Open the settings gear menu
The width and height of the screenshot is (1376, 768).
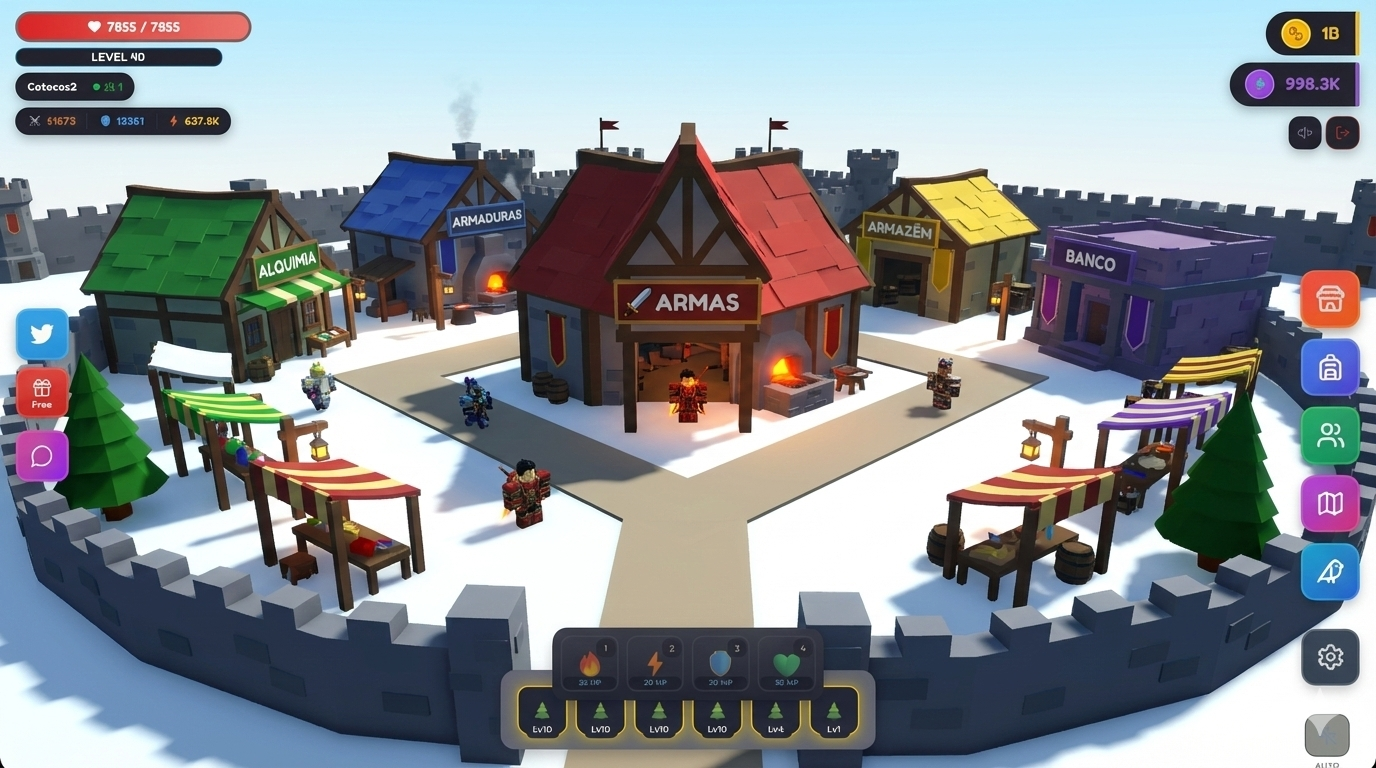pyautogui.click(x=1329, y=657)
